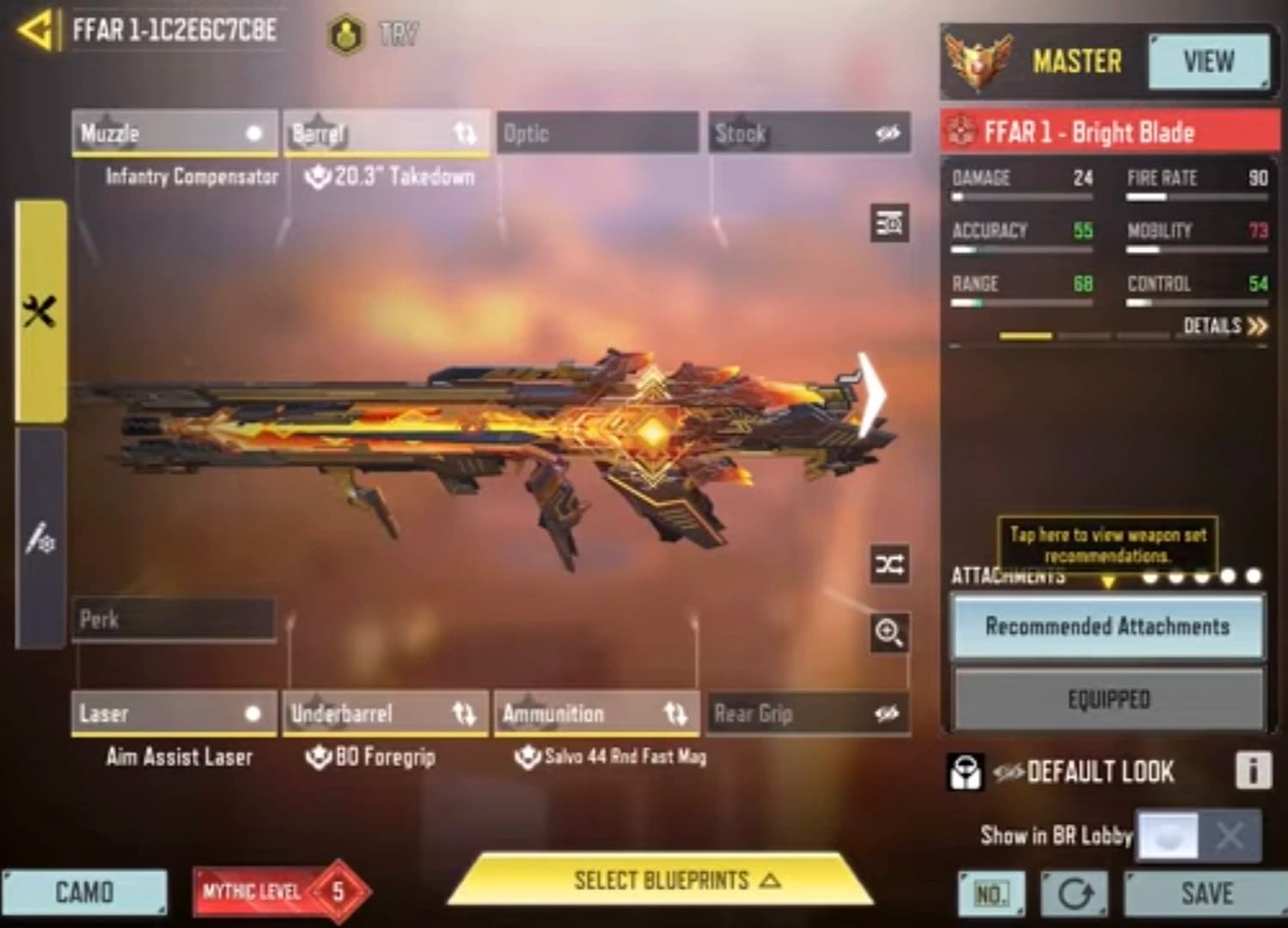The height and width of the screenshot is (928, 1288).
Task: Reset attachments with the circular arrow button
Action: (x=1074, y=894)
